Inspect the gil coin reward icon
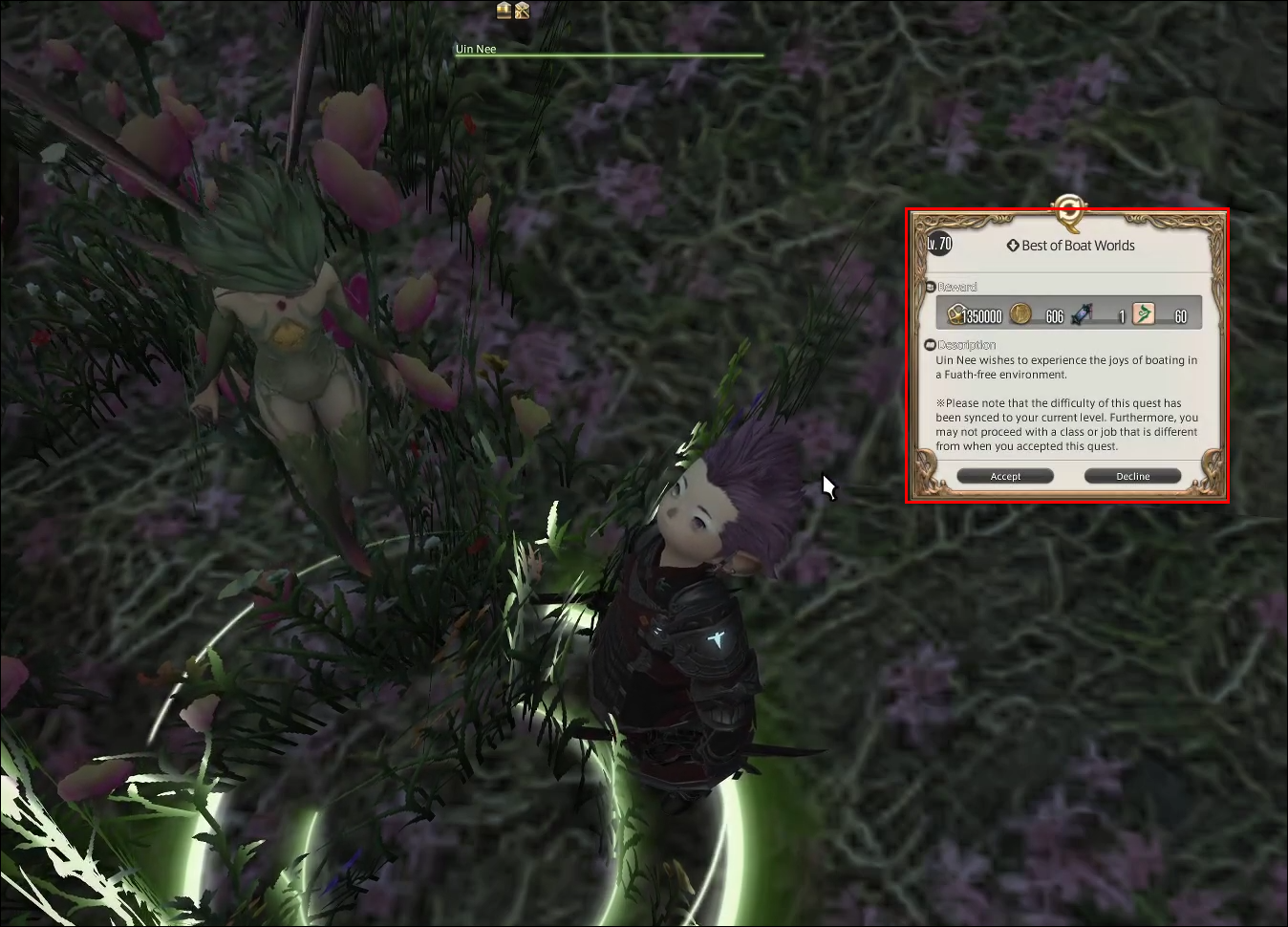Screen dimensions: 1288x927 [1020, 313]
